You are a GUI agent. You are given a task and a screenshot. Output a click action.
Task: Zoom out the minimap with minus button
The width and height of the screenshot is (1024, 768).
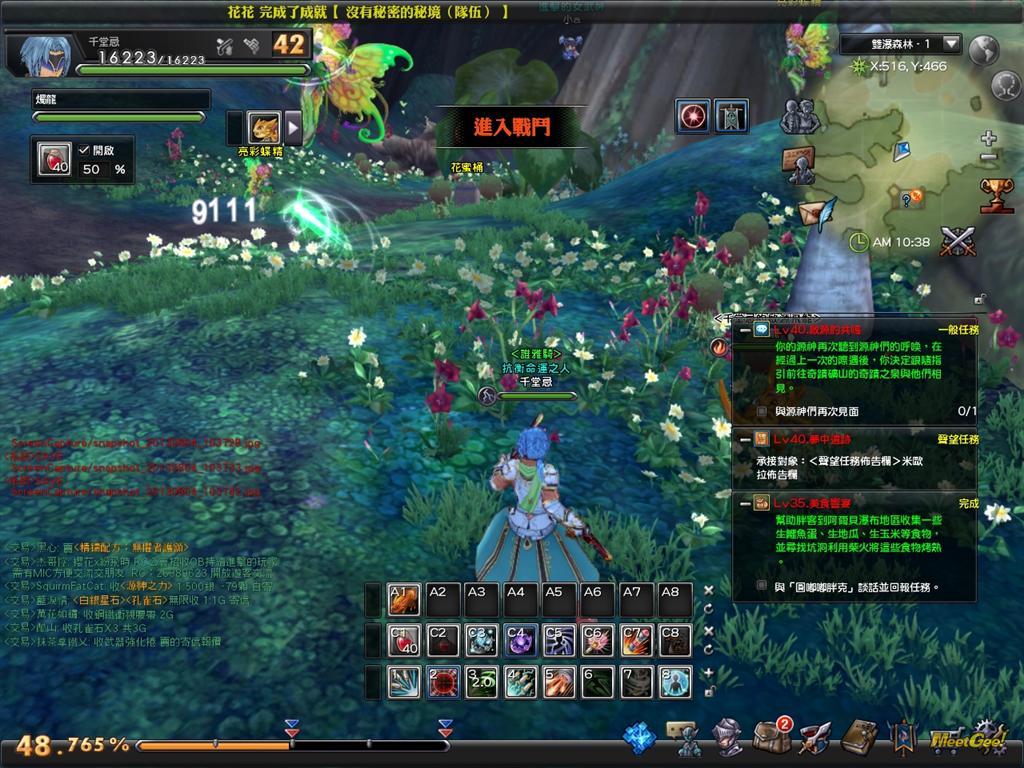(x=988, y=157)
